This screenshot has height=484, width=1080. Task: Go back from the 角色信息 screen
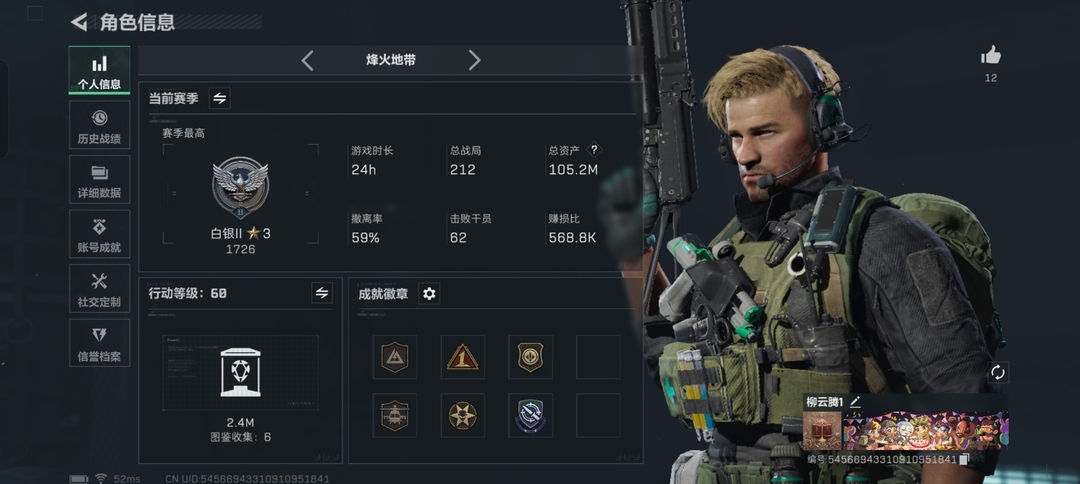point(79,22)
